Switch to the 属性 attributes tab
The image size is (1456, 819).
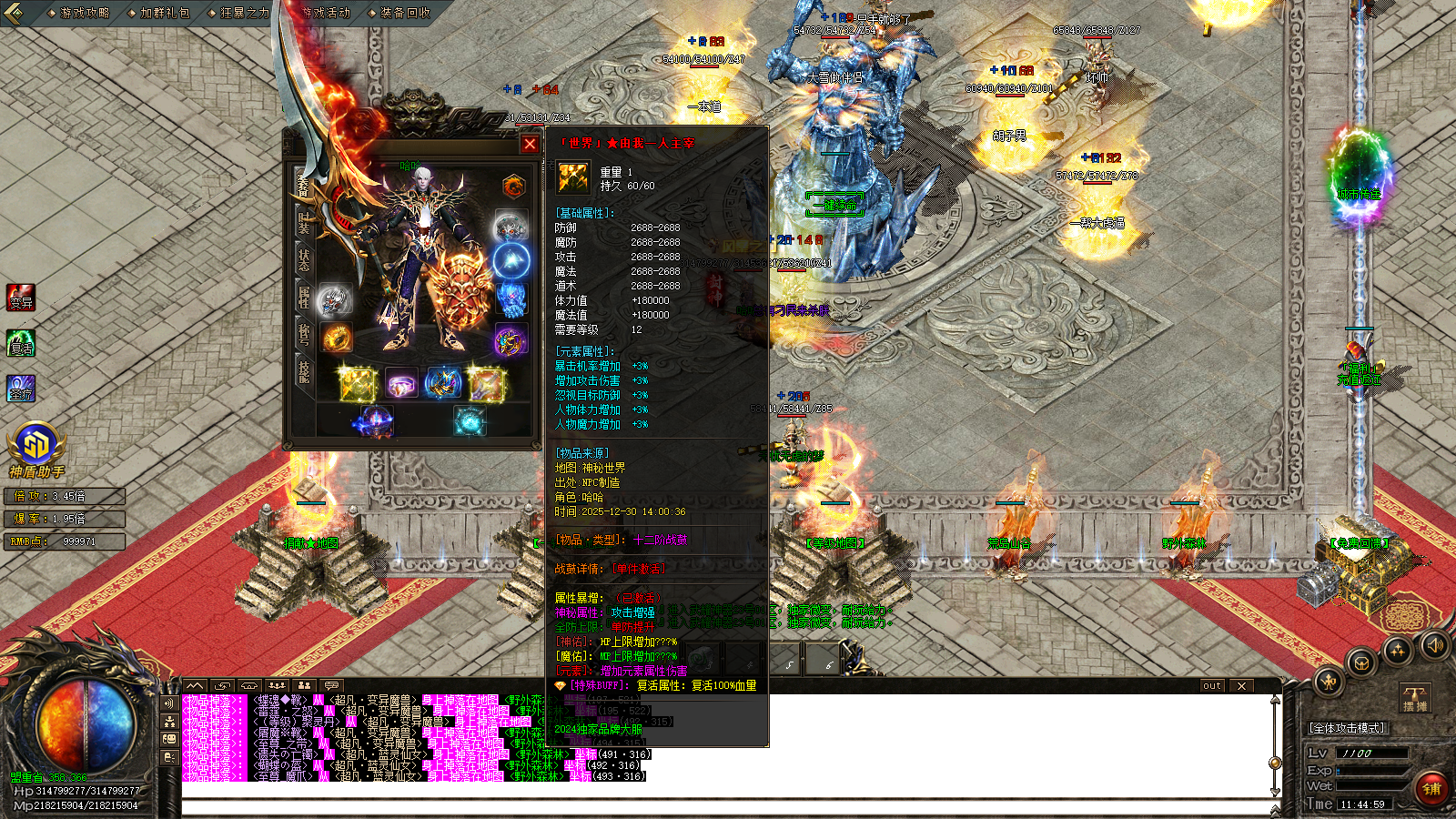pos(303,297)
